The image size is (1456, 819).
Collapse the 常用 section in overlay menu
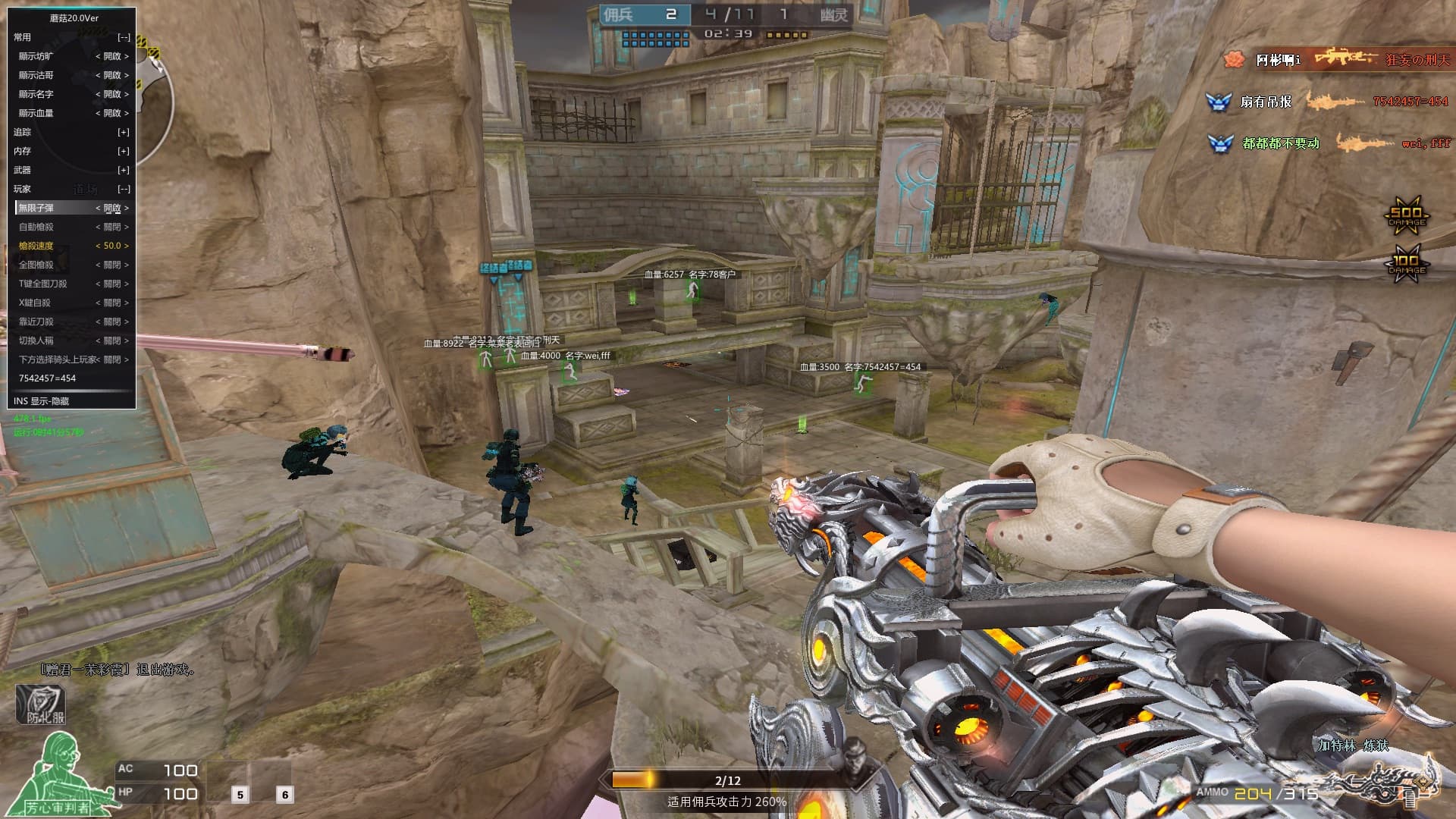click(124, 37)
